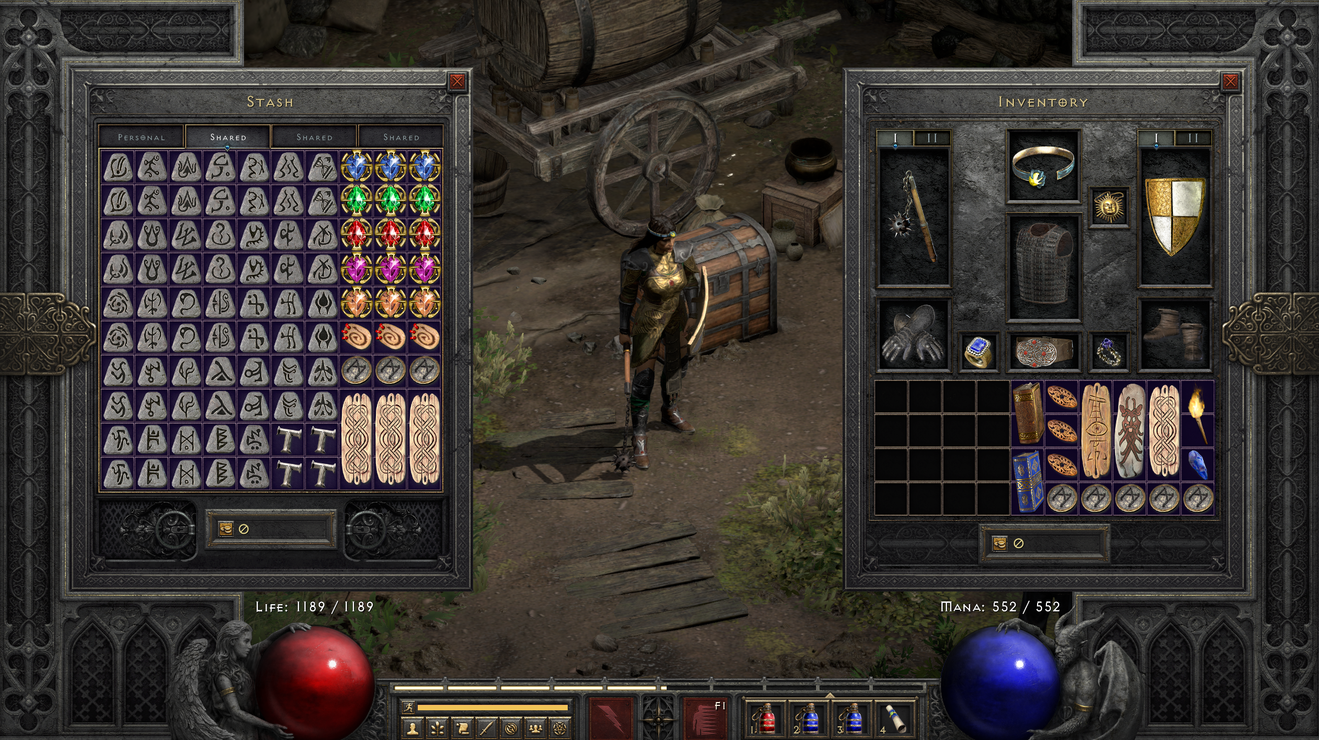The height and width of the screenshot is (740, 1319).
Task: Close the Stash window
Action: pyautogui.click(x=458, y=83)
